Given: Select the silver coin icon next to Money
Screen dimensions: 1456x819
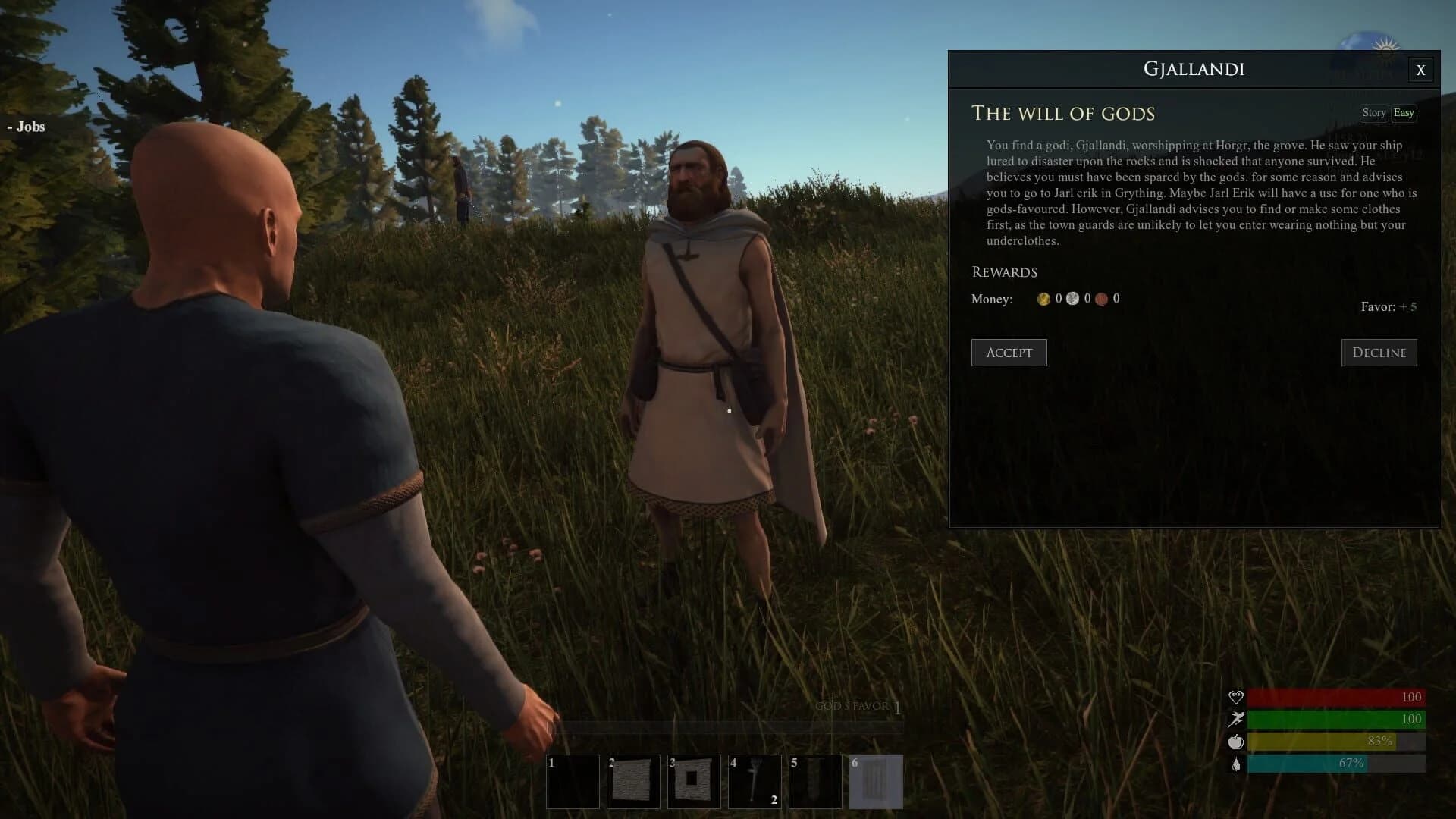Looking at the screenshot, I should [x=1072, y=298].
